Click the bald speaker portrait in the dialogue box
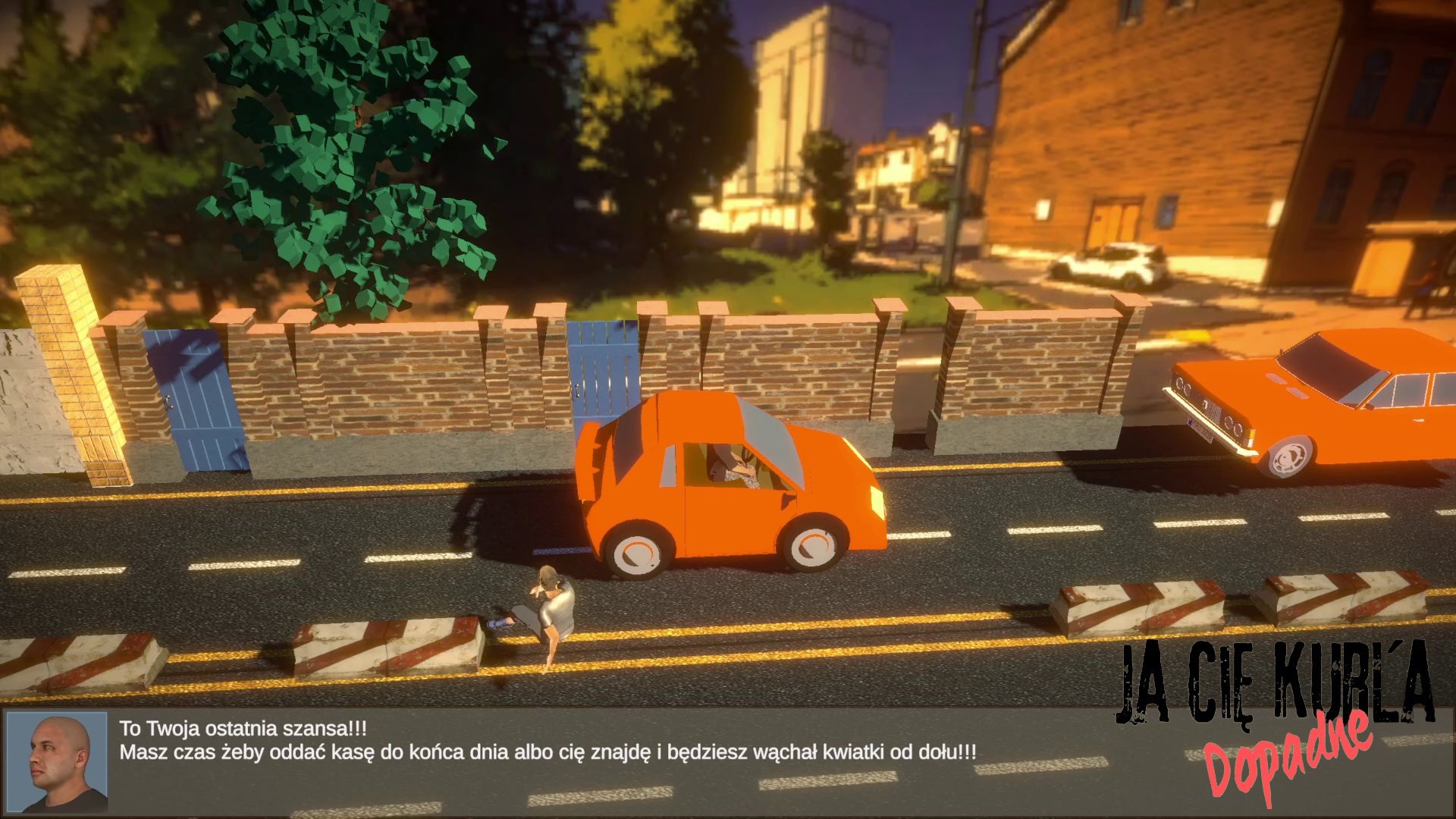Viewport: 1456px width, 819px height. (57, 762)
